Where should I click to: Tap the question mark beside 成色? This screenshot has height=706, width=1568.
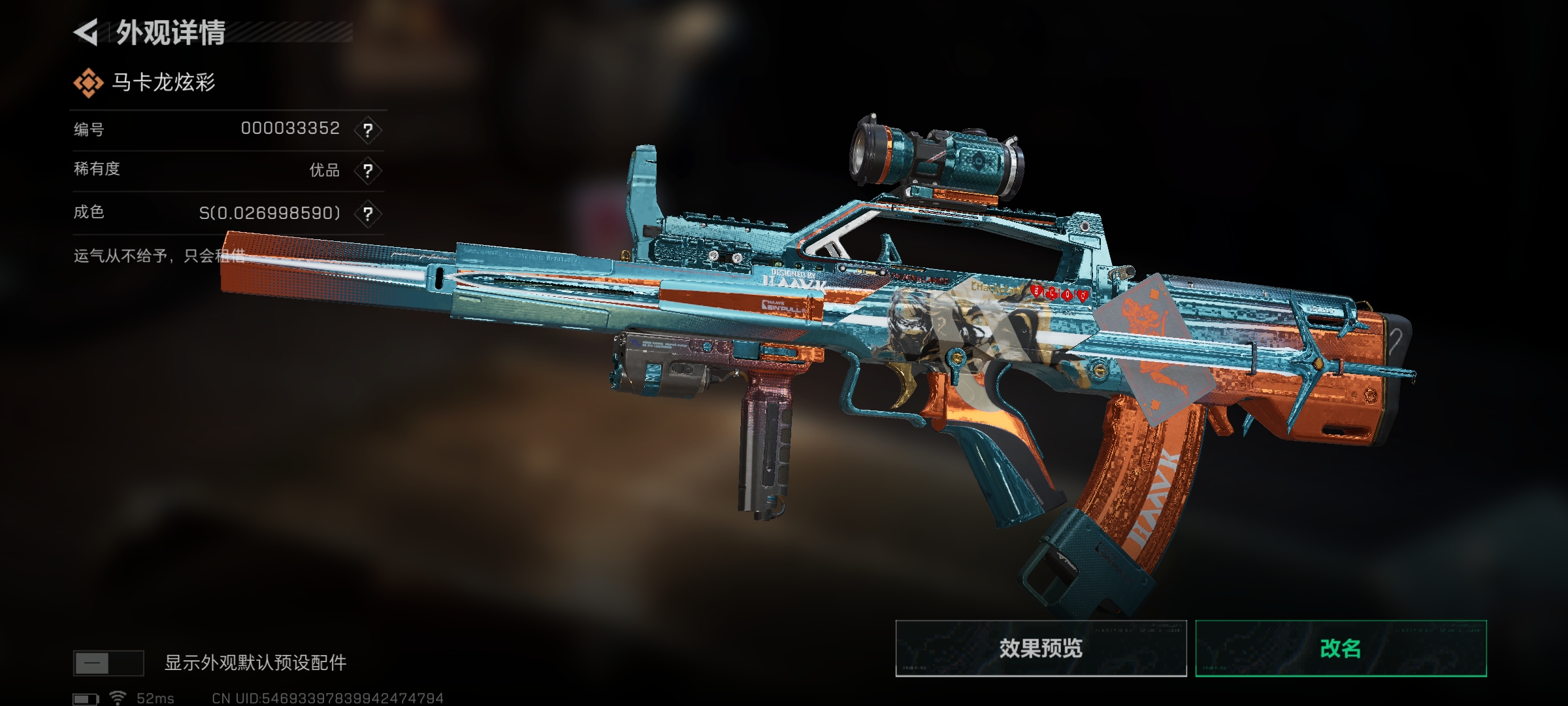click(368, 214)
